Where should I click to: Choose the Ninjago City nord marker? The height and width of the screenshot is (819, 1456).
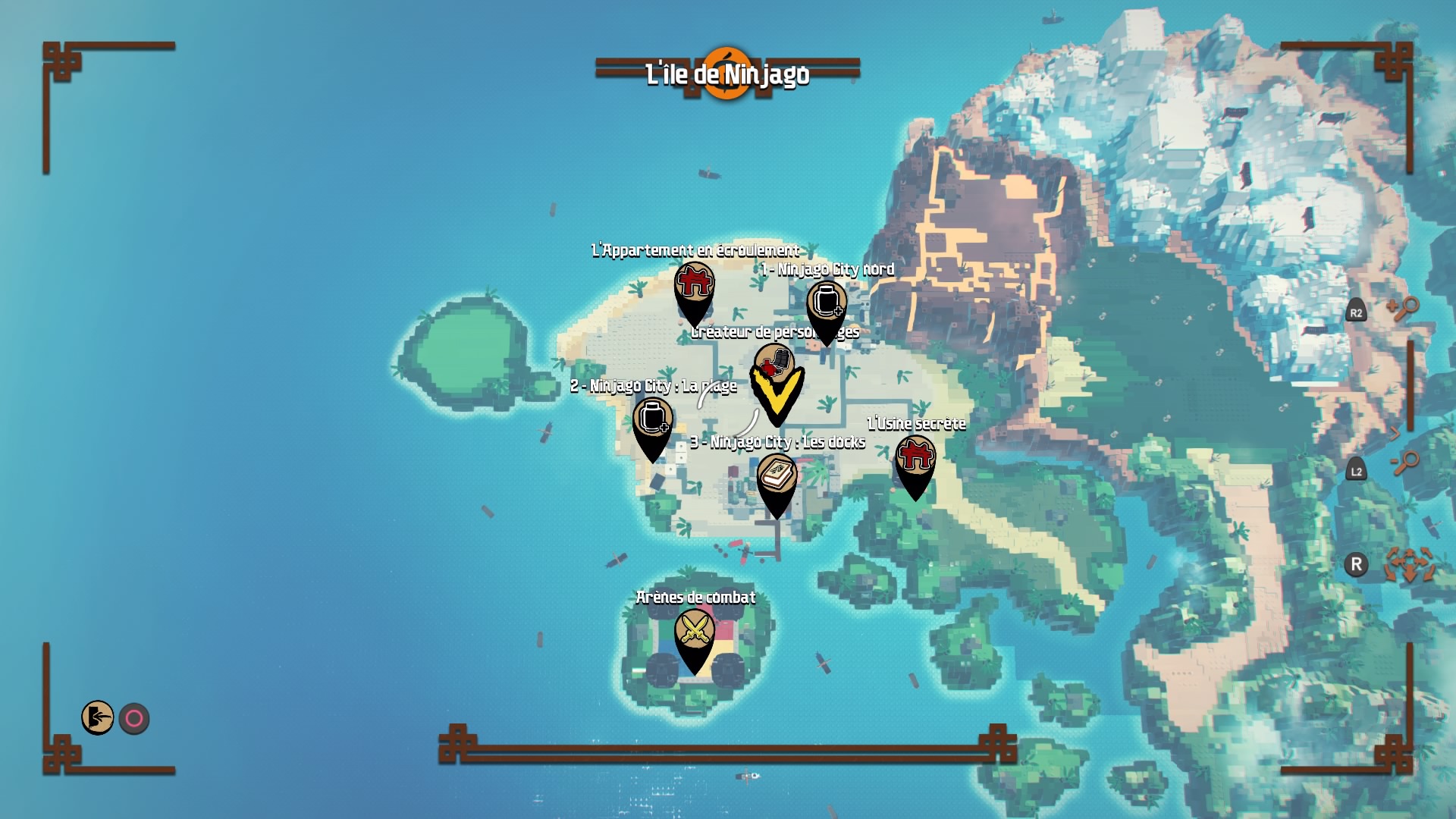click(x=826, y=303)
